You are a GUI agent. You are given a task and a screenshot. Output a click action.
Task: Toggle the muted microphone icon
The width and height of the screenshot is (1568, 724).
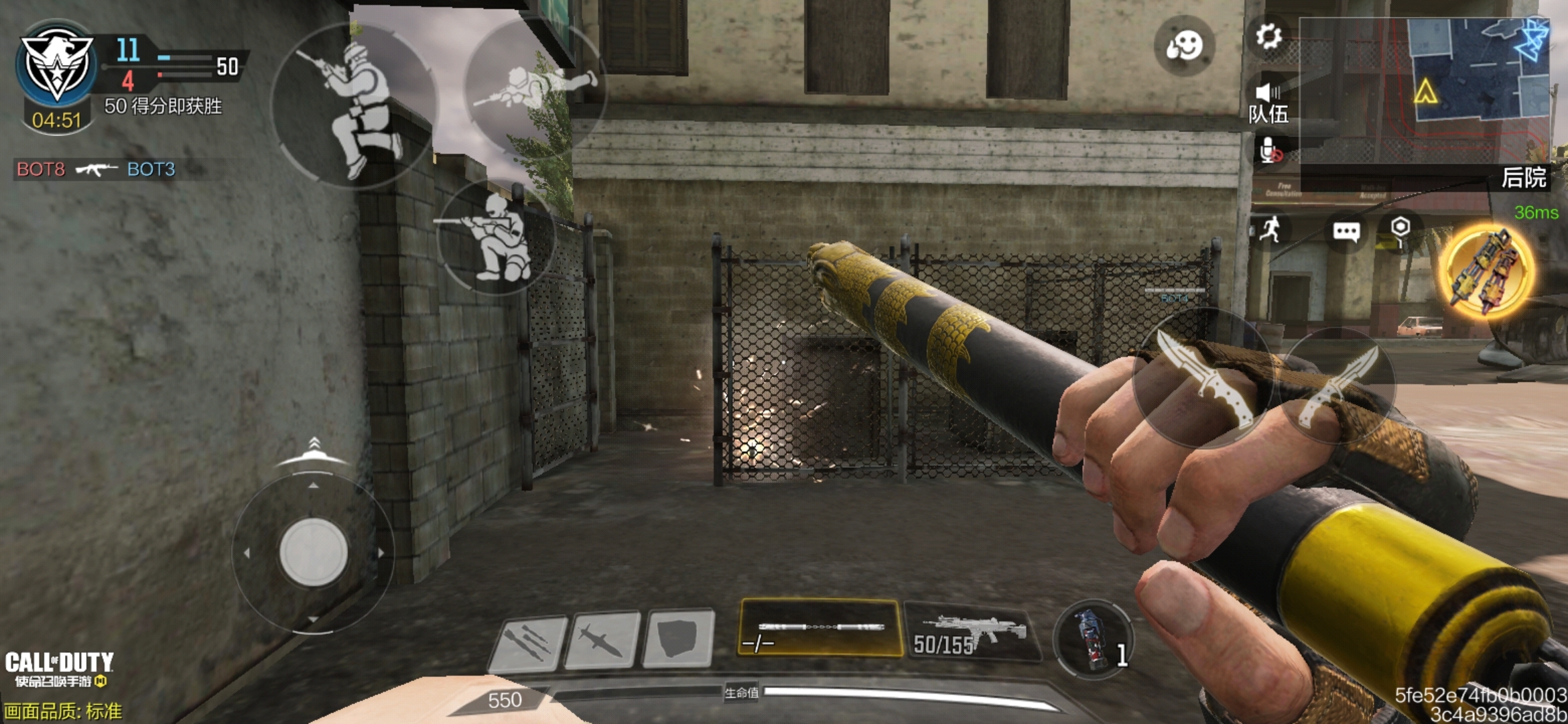(x=1270, y=151)
